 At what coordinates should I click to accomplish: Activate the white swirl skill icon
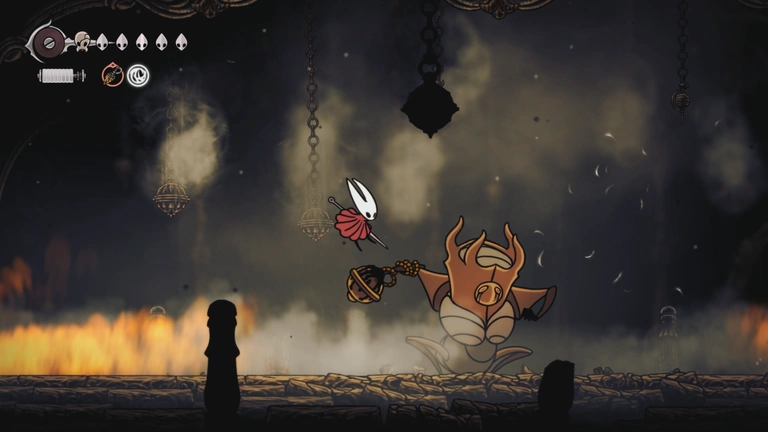[x=138, y=75]
